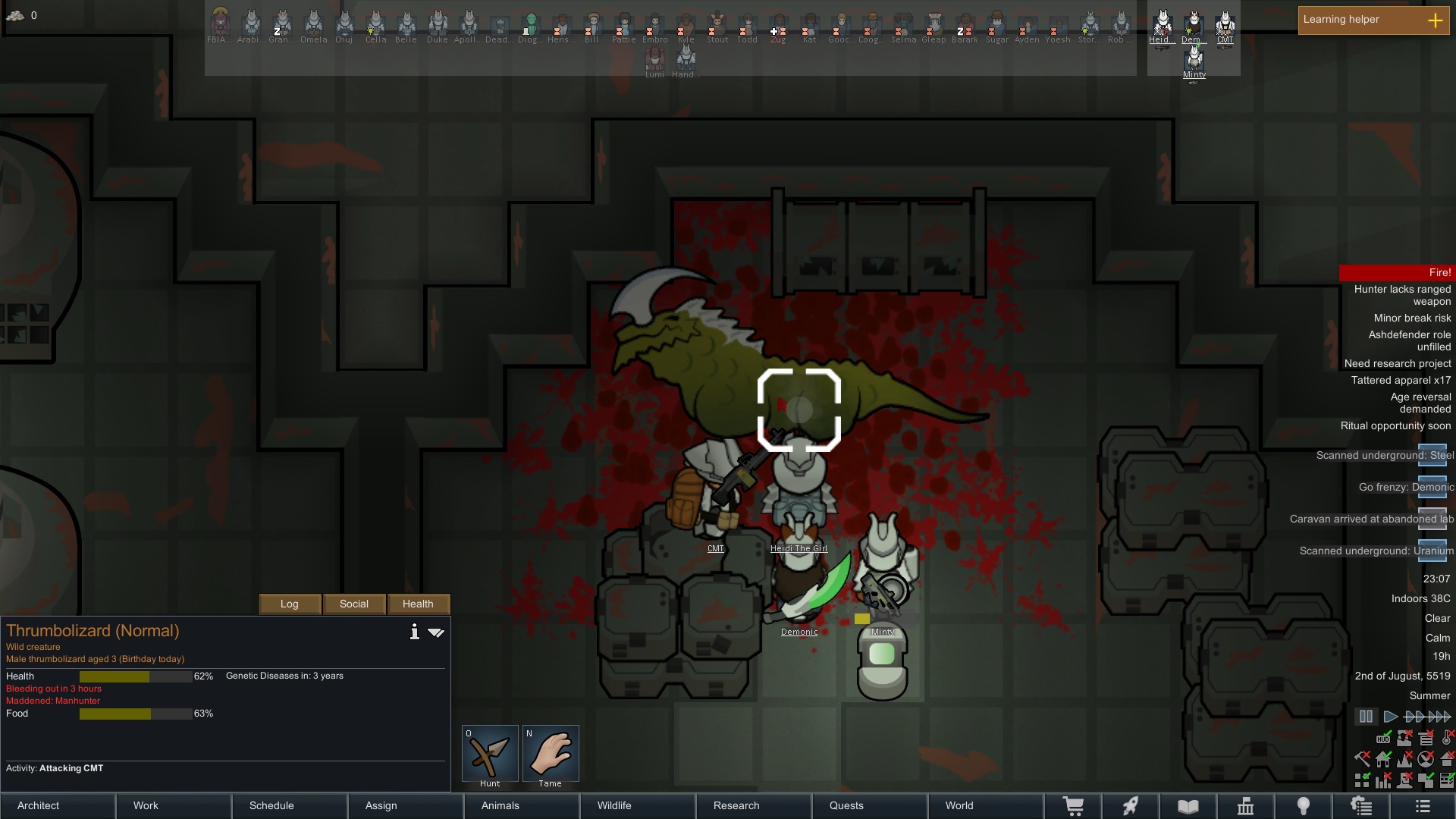
Task: Open the Schedule tab
Action: [290, 805]
